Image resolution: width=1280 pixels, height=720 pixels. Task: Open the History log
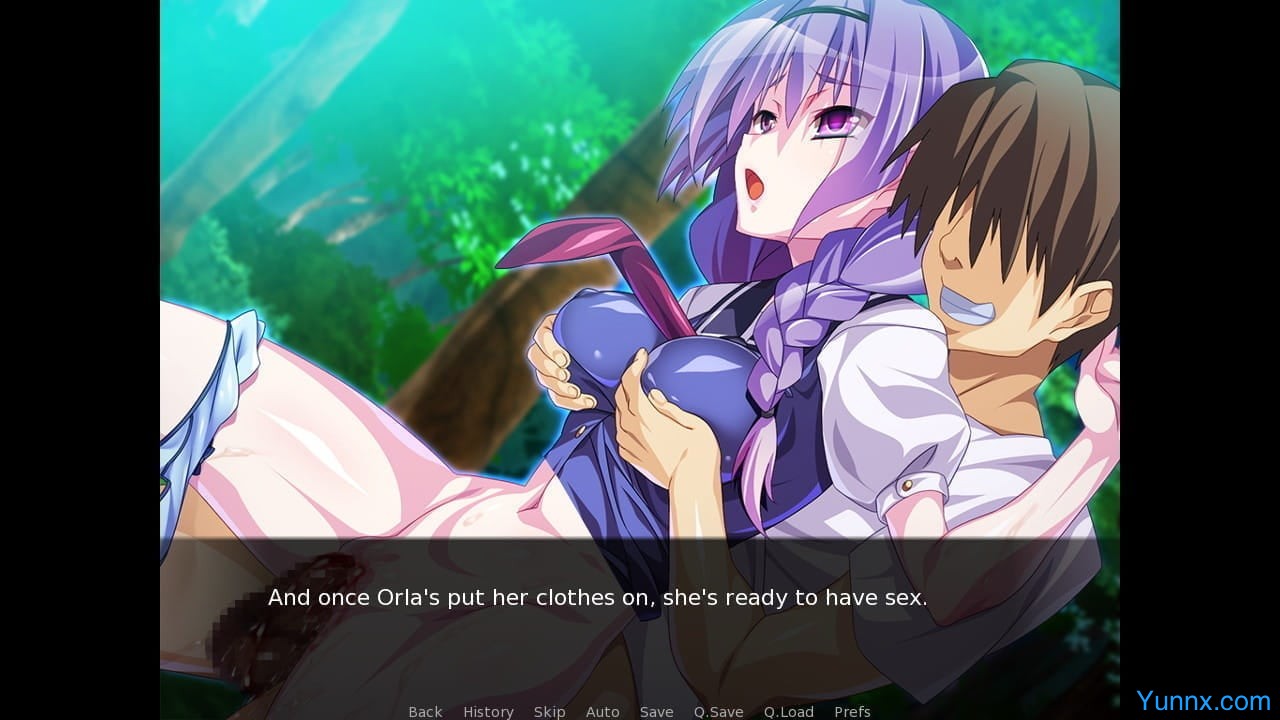pyautogui.click(x=488, y=711)
